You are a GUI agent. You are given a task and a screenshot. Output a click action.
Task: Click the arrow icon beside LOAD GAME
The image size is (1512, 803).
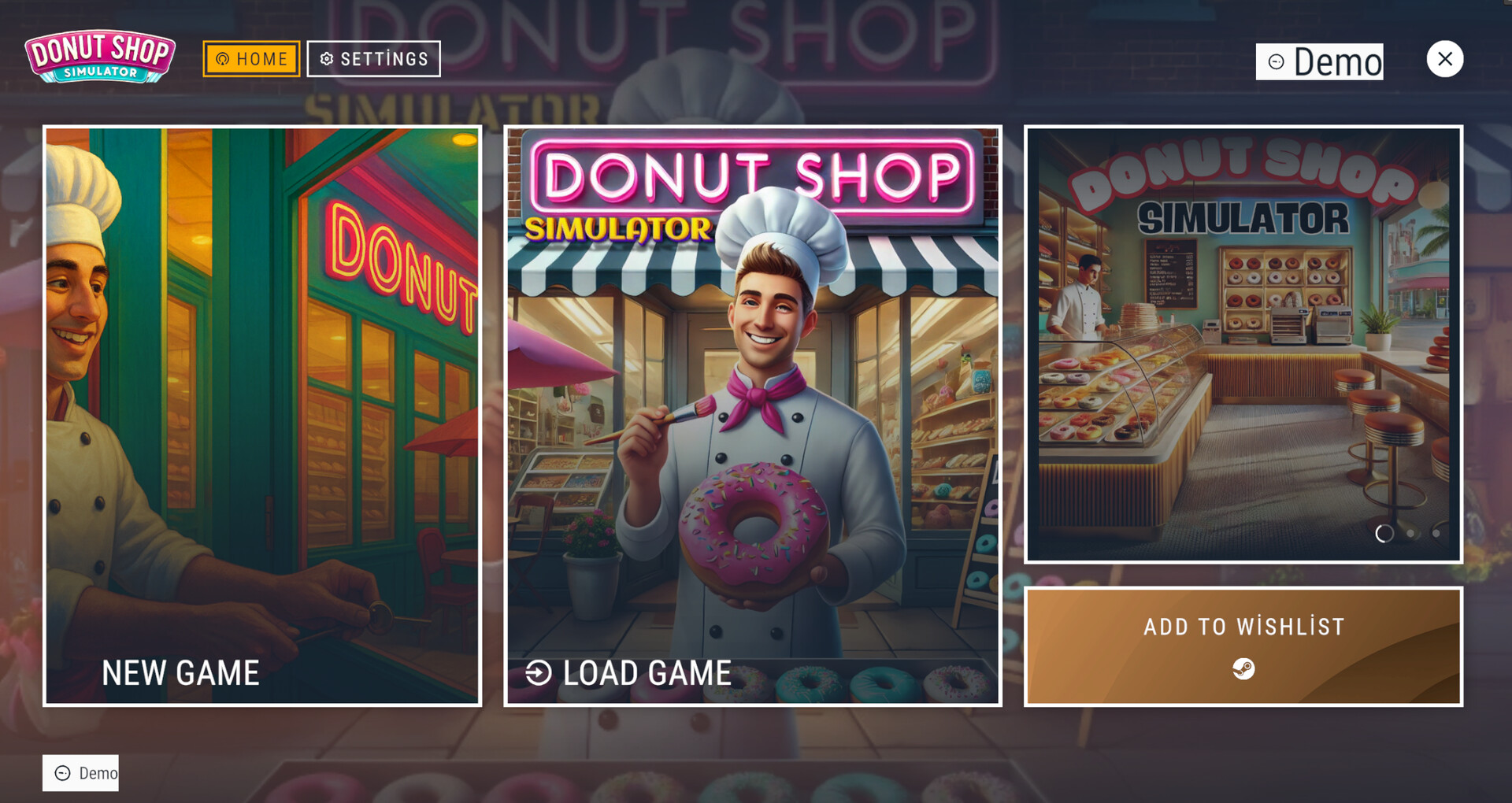539,672
